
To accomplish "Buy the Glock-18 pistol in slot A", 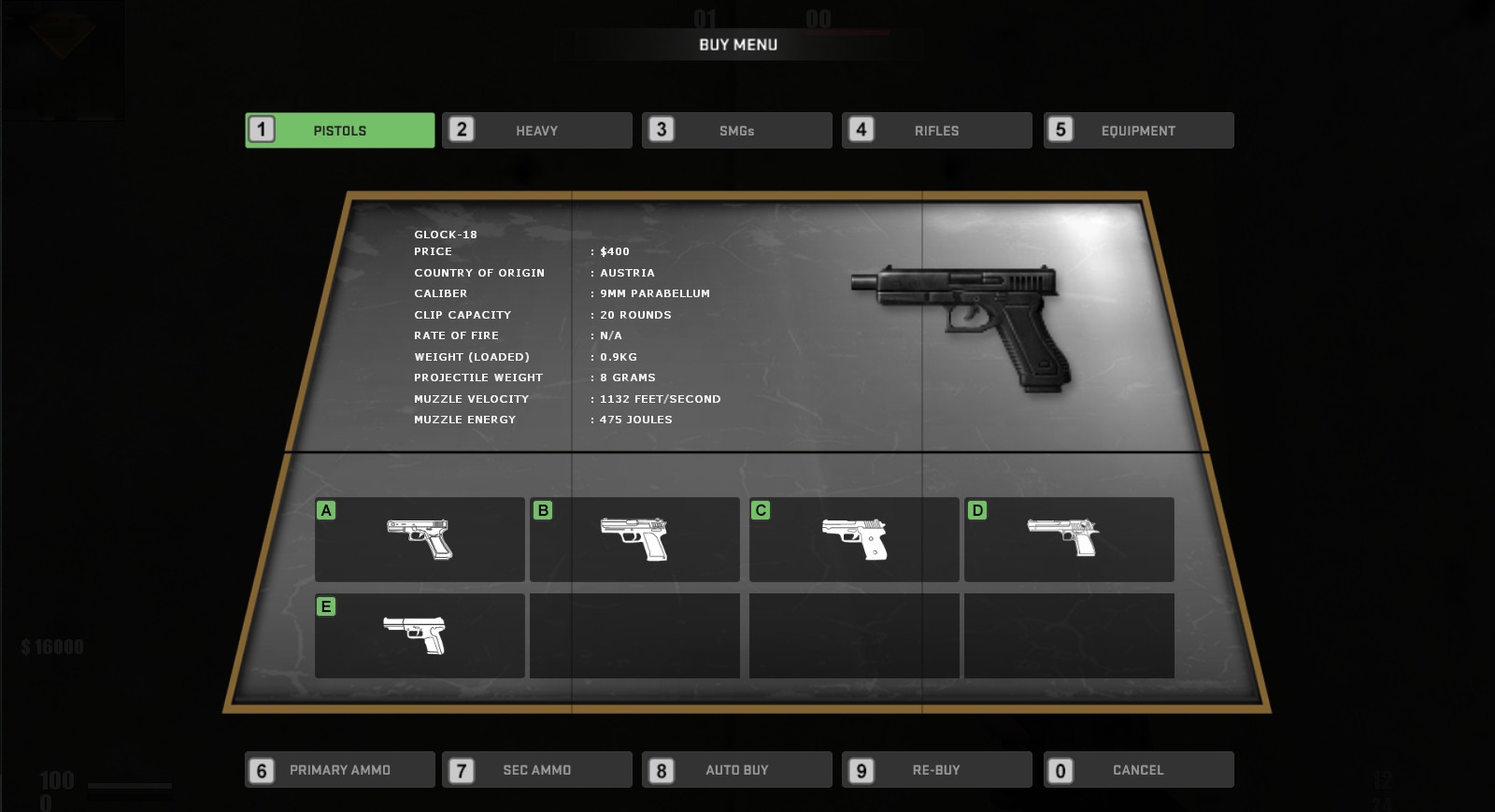I will (420, 539).
